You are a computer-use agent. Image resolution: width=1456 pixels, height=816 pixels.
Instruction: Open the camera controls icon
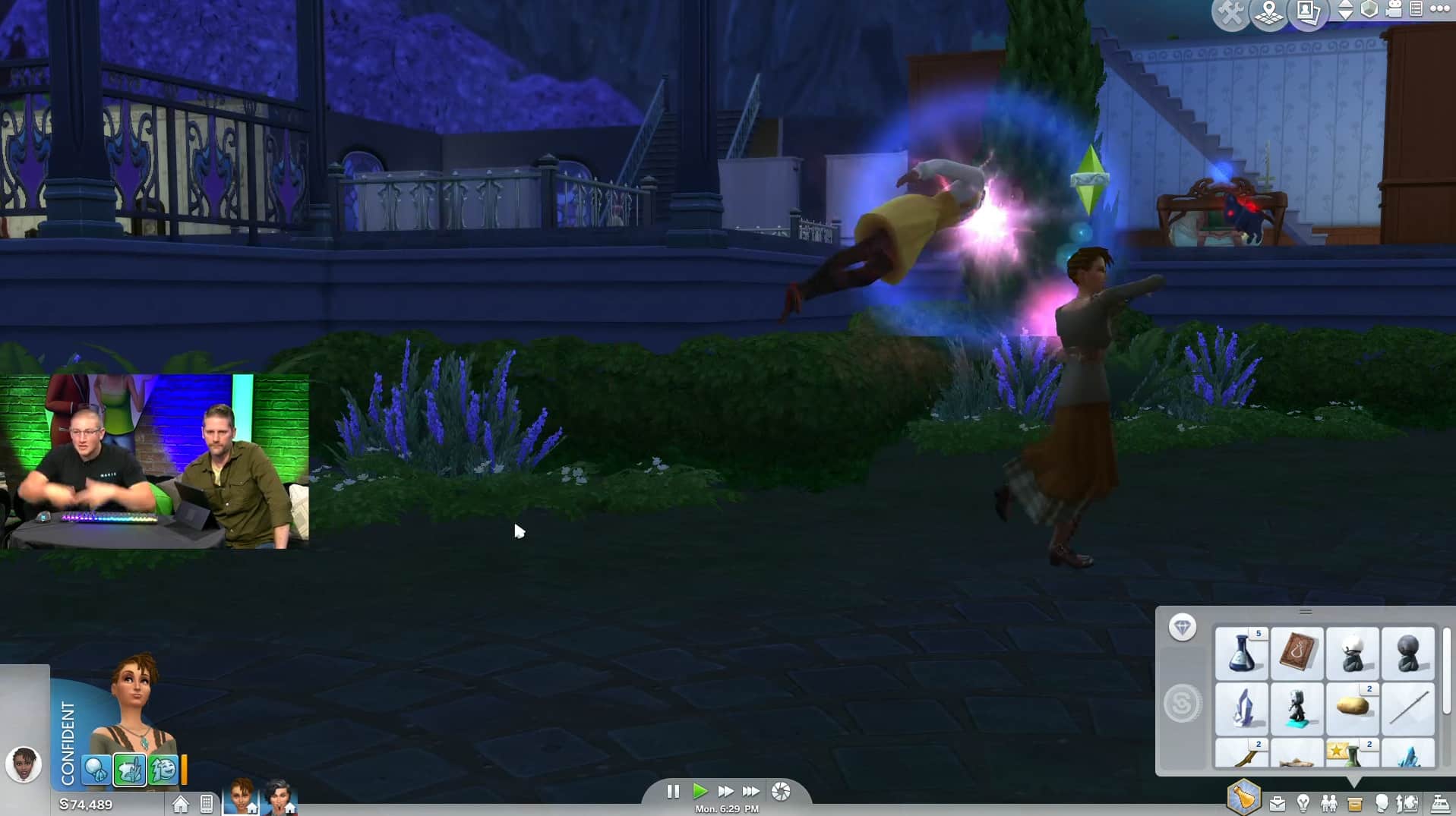click(1394, 10)
